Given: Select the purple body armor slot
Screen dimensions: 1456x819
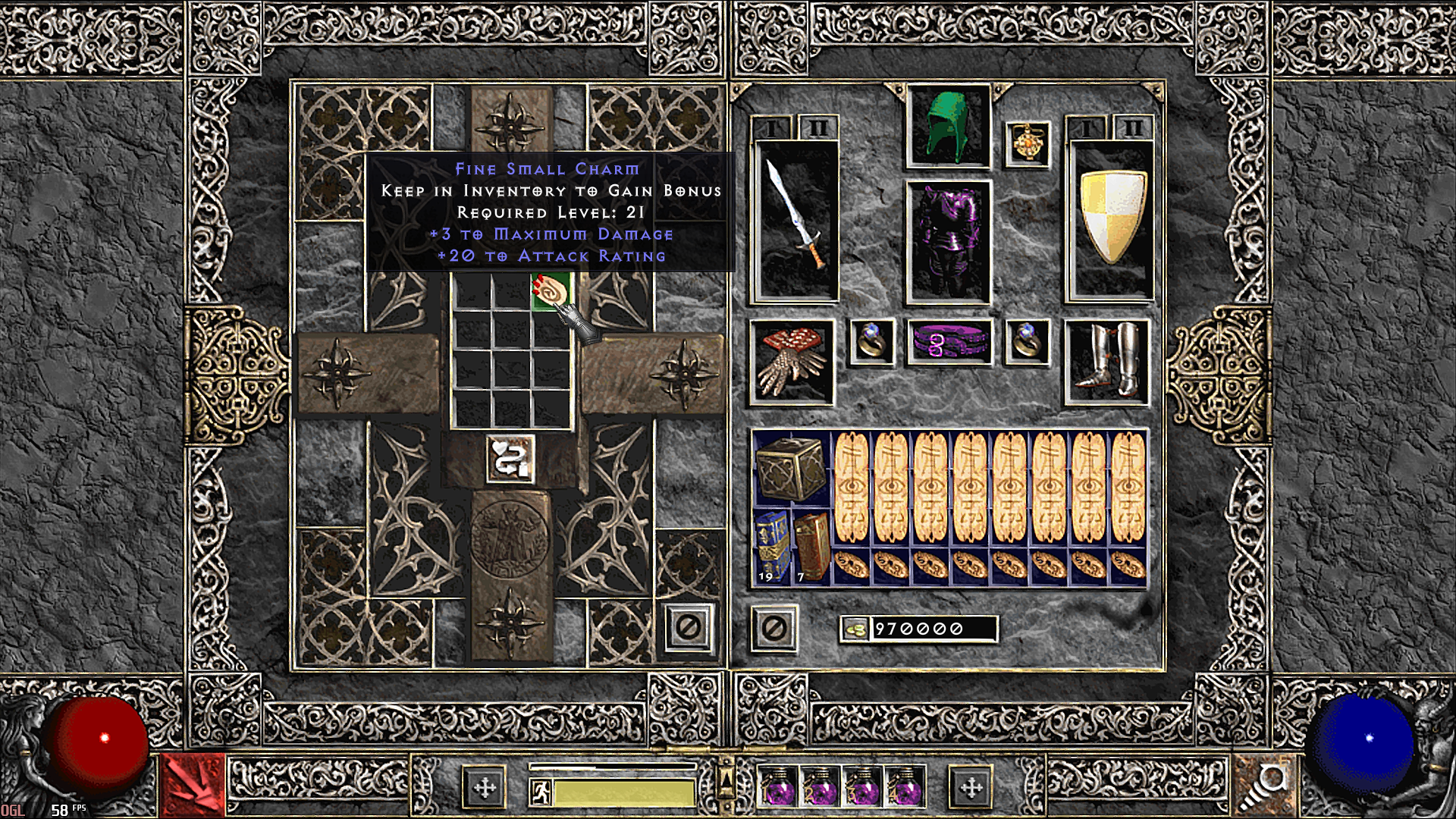Looking at the screenshot, I should coord(948,243).
